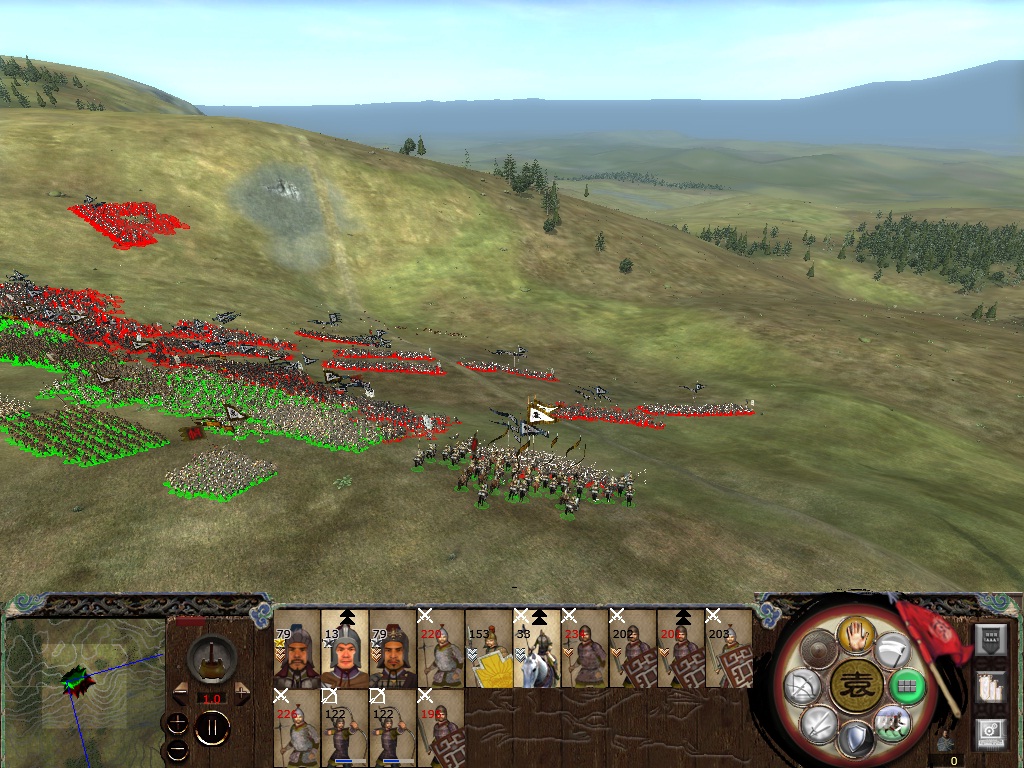The image size is (1024, 768).
Task: Decrease game speed with the minus arrow
Action: point(180,691)
